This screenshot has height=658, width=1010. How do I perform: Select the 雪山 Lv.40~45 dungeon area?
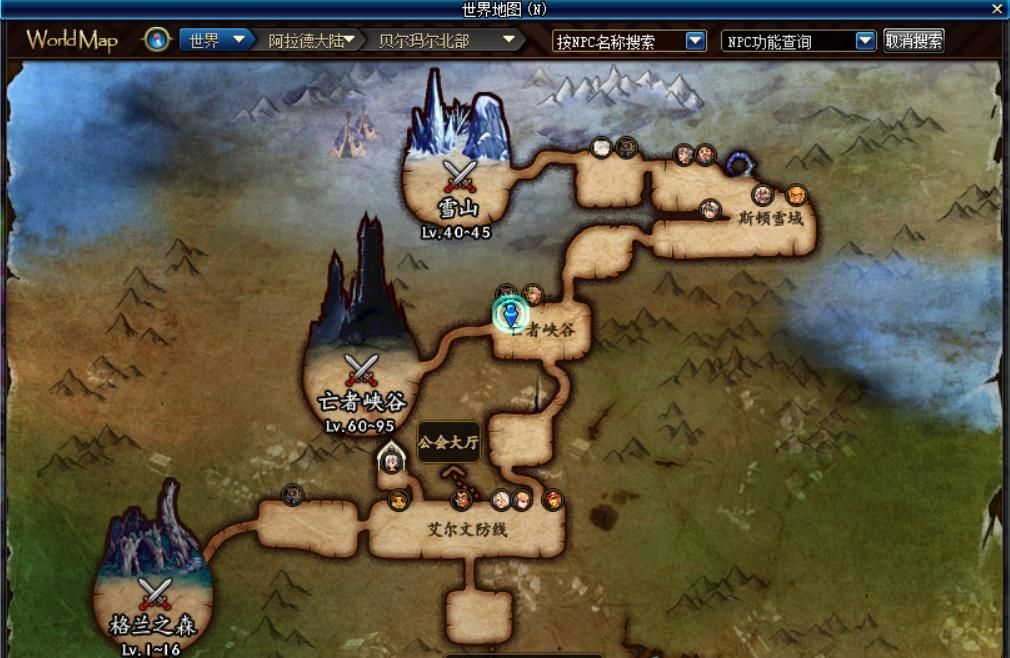tap(459, 180)
